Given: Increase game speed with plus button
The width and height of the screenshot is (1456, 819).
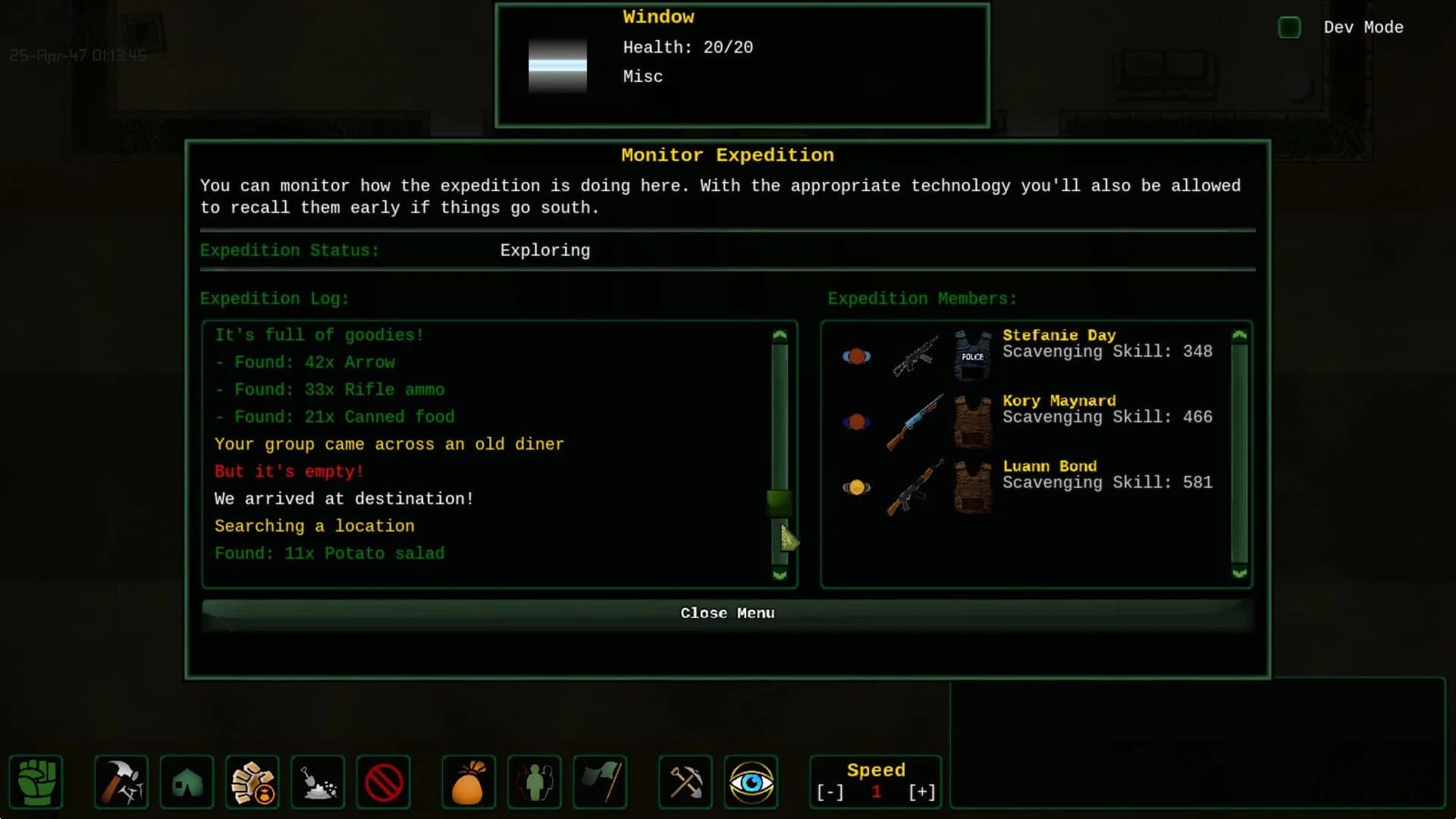Looking at the screenshot, I should point(921,791).
